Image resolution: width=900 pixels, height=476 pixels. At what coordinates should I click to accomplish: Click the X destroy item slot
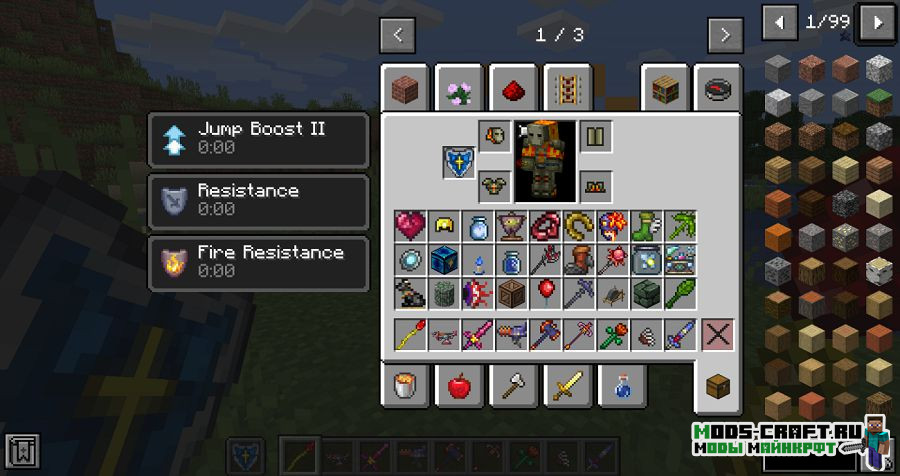[x=717, y=334]
